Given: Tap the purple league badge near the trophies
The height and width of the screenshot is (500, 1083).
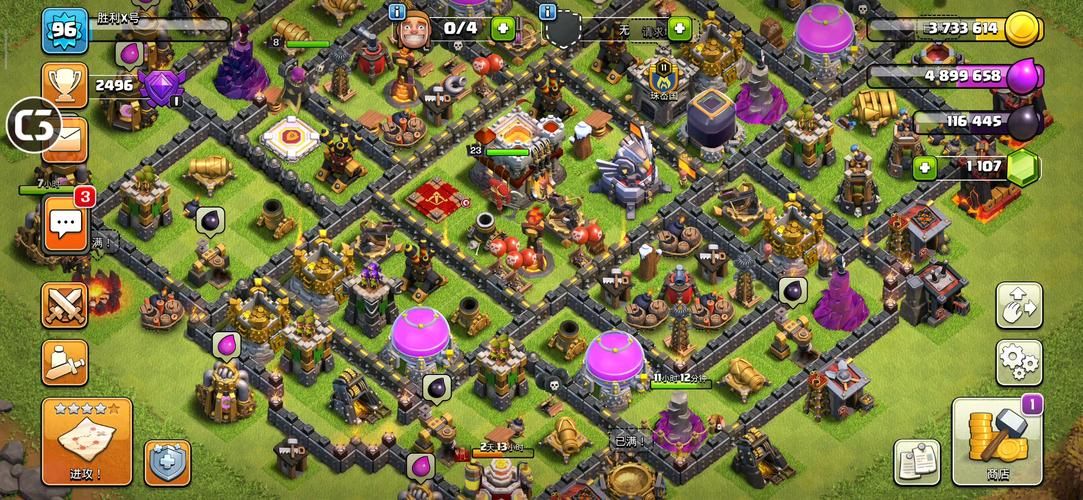Looking at the screenshot, I should (160, 87).
